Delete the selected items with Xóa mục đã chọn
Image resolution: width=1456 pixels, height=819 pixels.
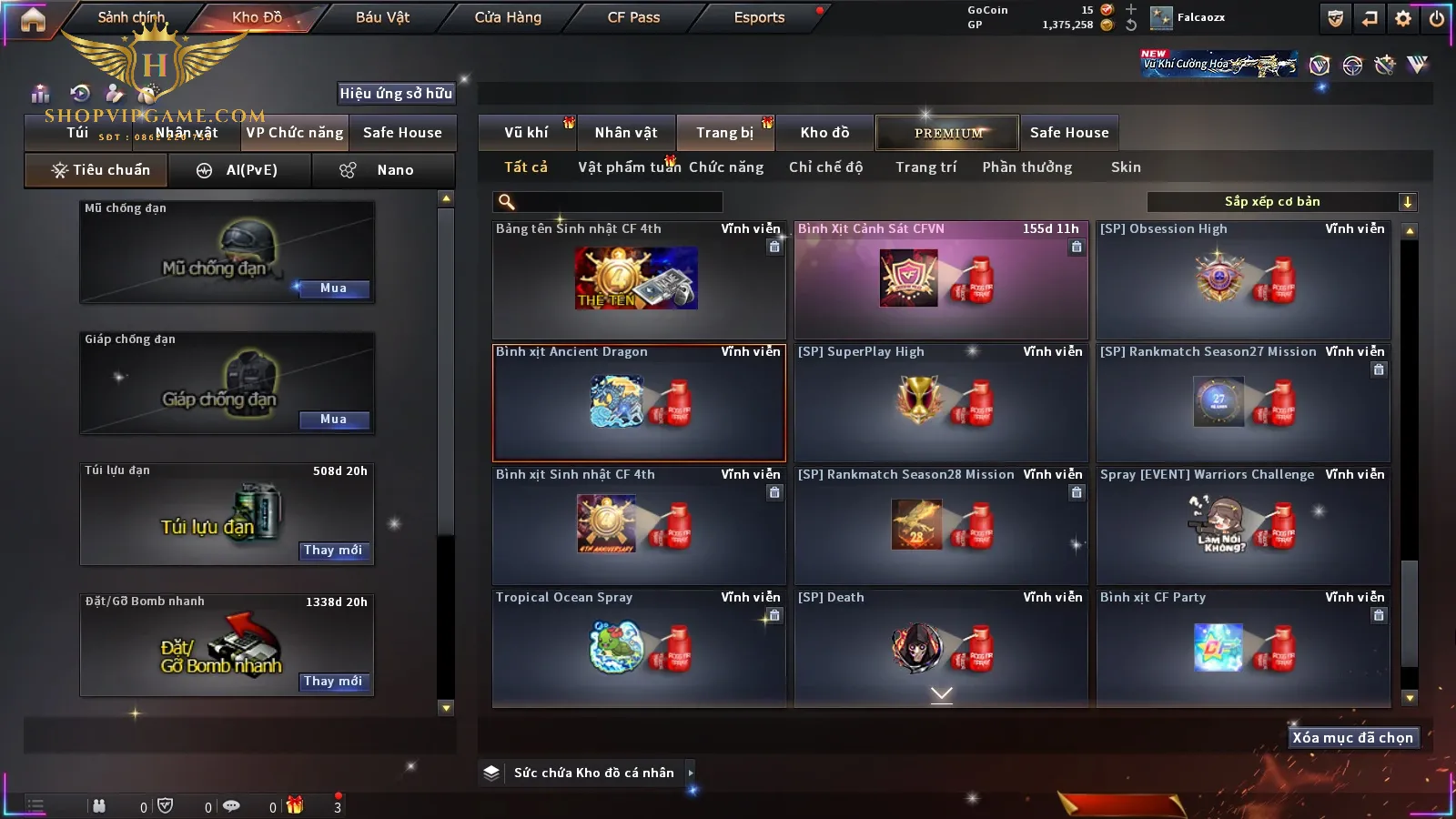pos(1352,738)
